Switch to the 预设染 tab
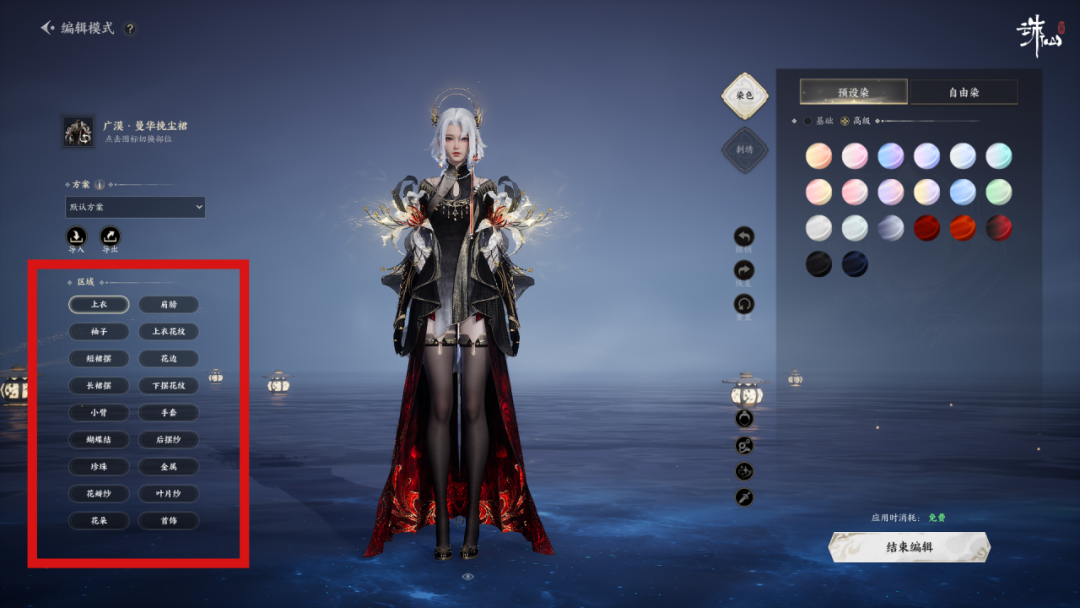The image size is (1080, 608). 853,92
